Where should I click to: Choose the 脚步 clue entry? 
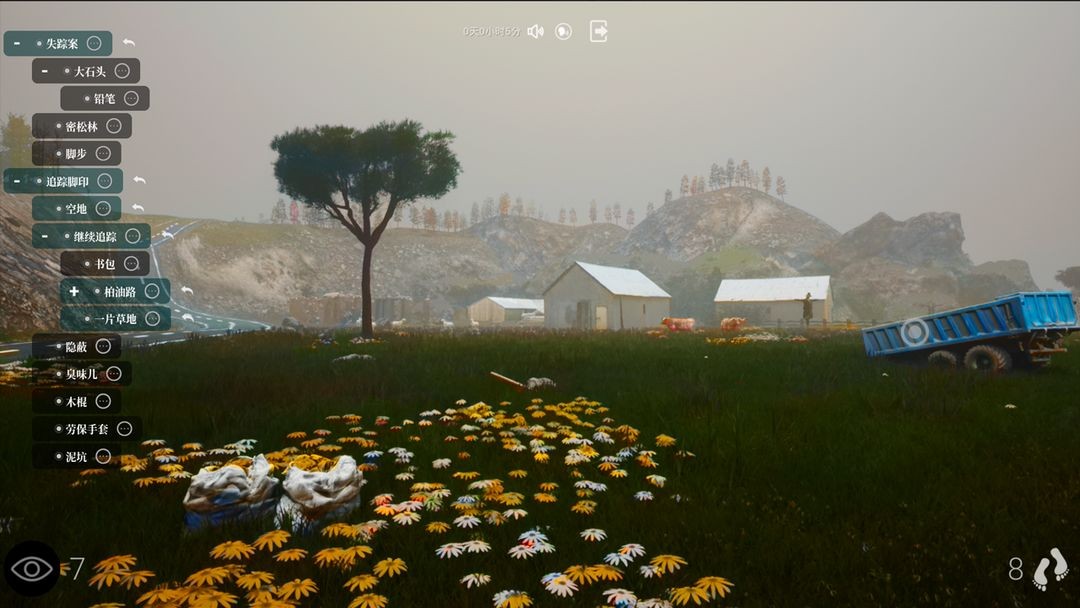pos(76,153)
